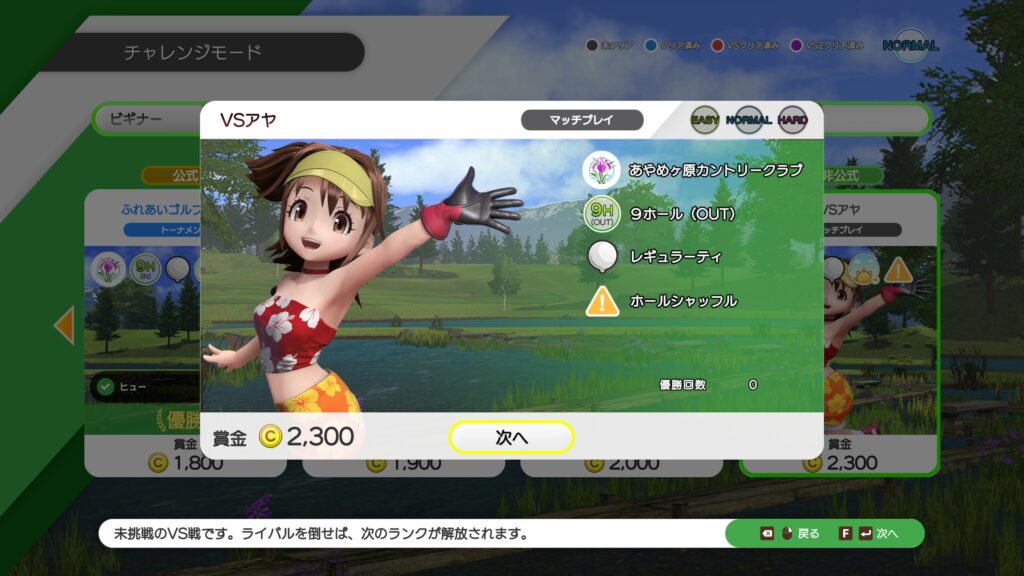
Task: Select the EASY difficulty badge
Action: point(706,120)
